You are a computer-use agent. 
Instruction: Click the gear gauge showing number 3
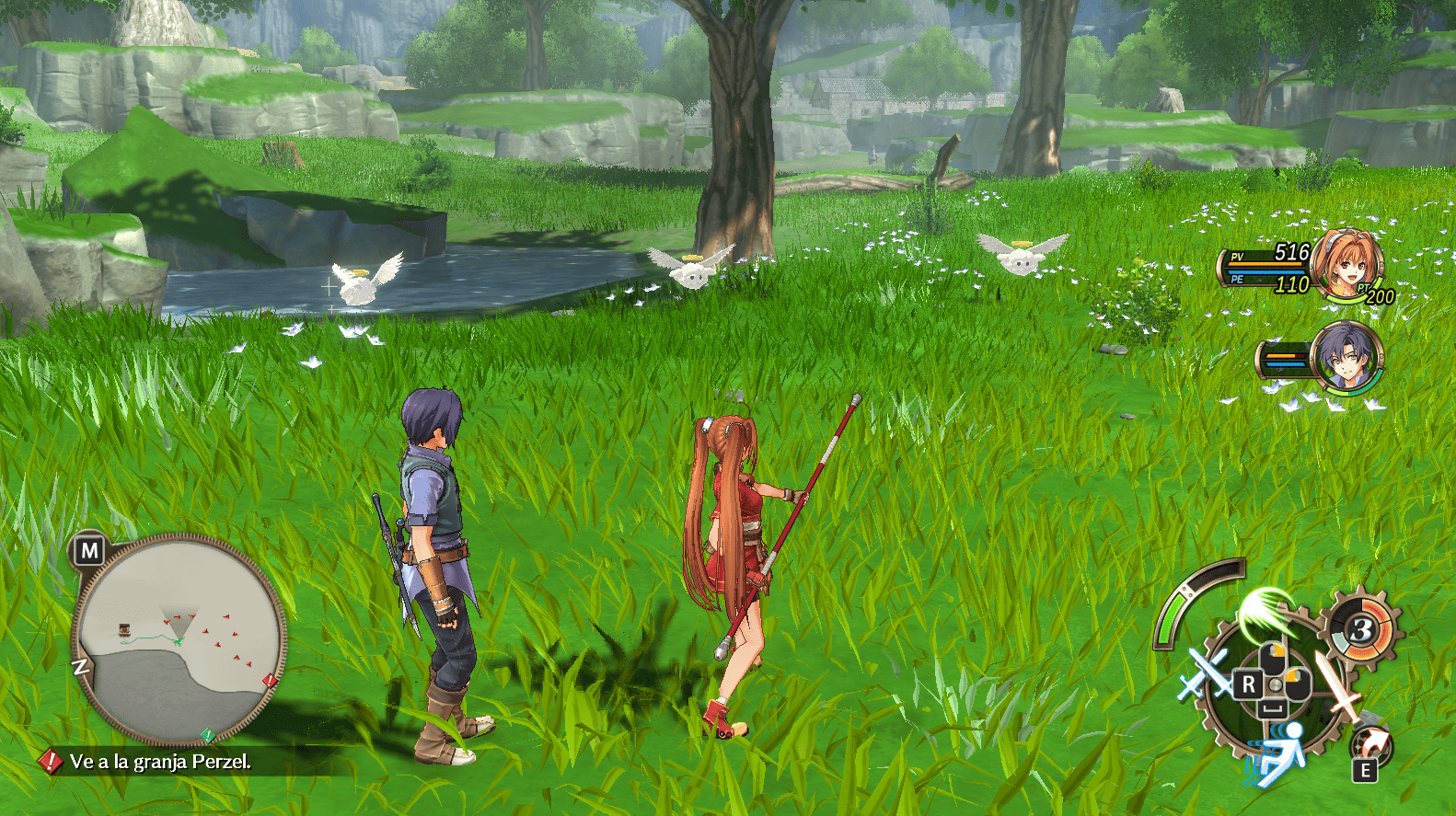pyautogui.click(x=1361, y=631)
